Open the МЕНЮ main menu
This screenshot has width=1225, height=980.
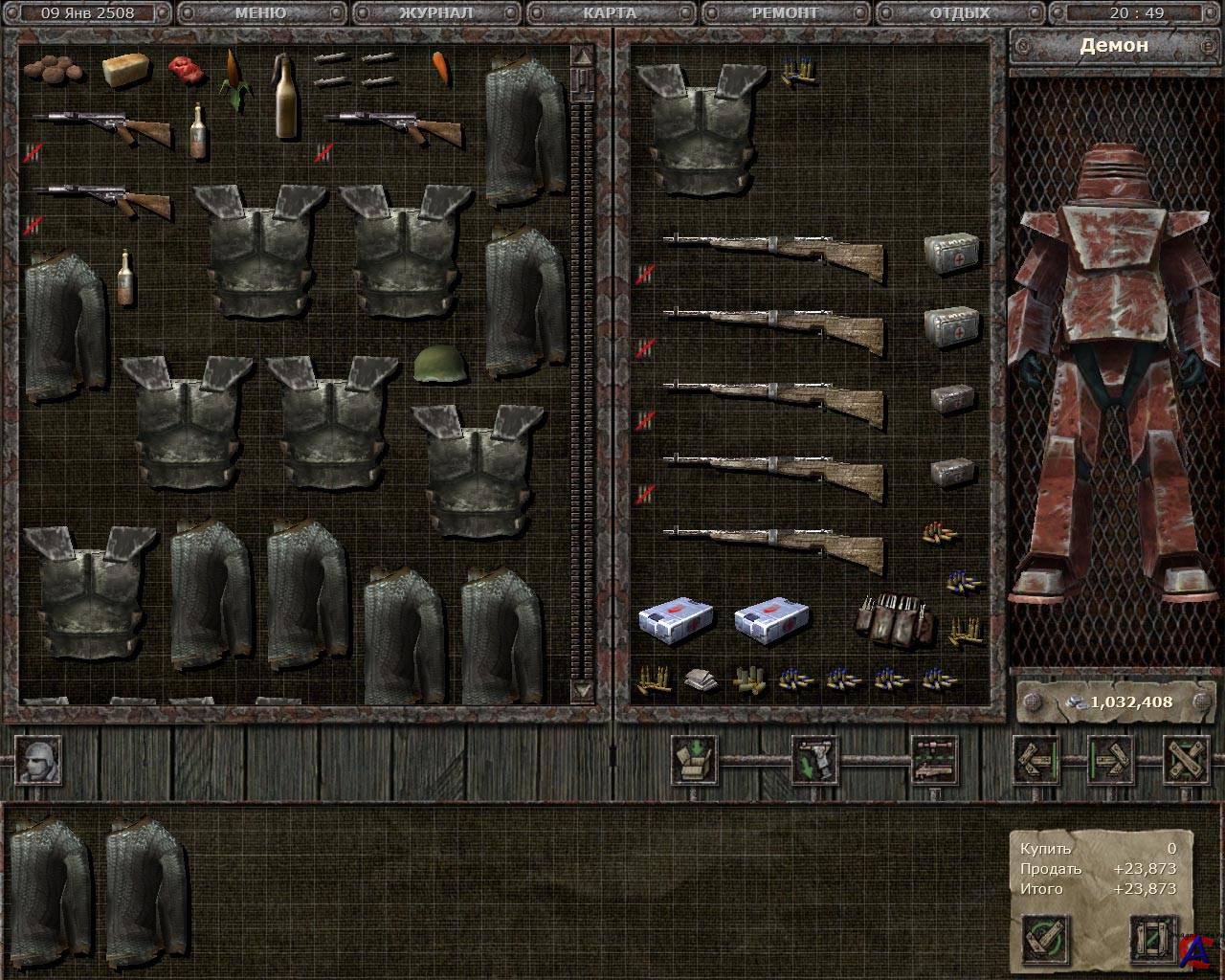click(260, 13)
